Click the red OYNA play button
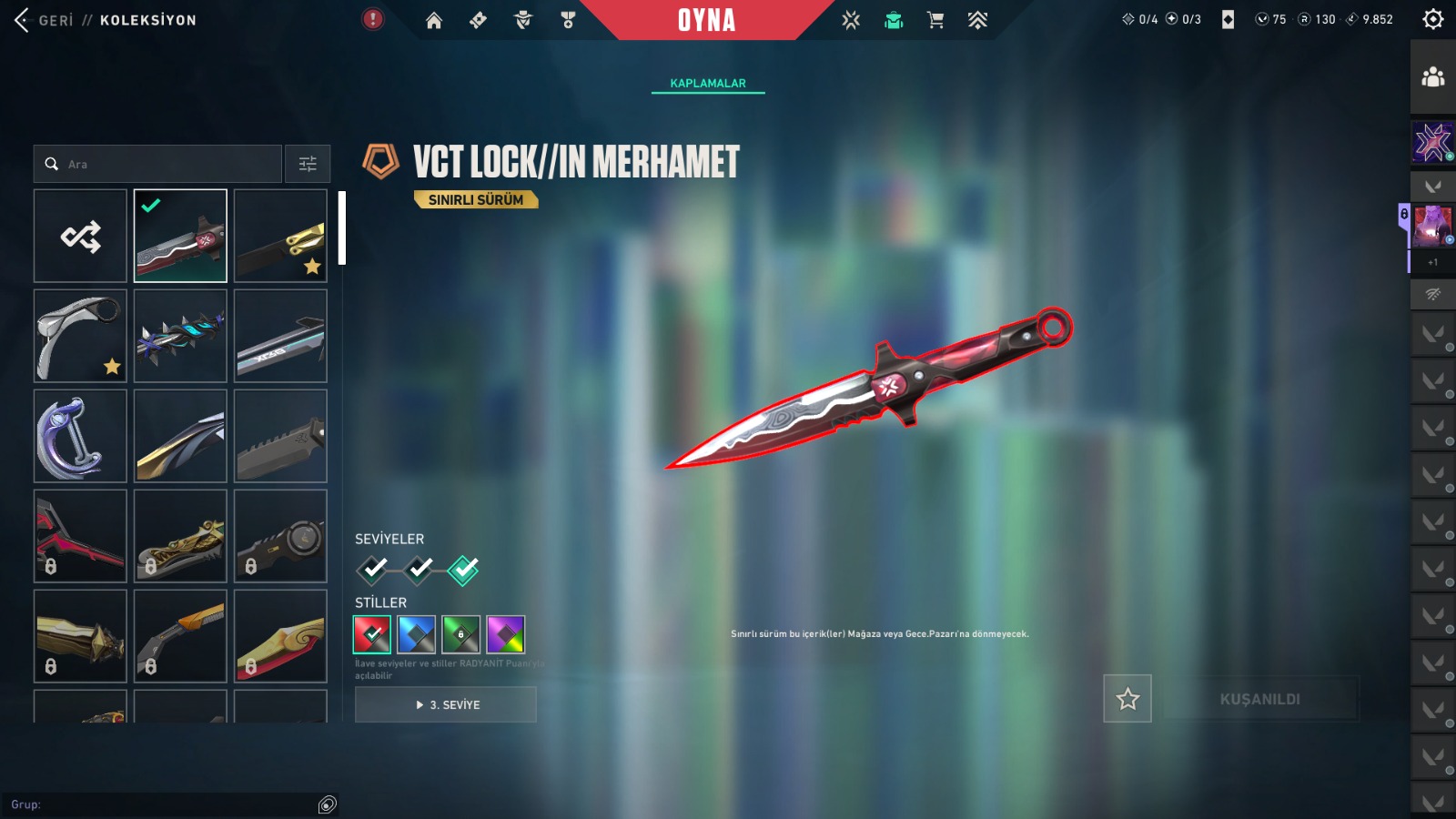This screenshot has width=1456, height=819. 706,20
